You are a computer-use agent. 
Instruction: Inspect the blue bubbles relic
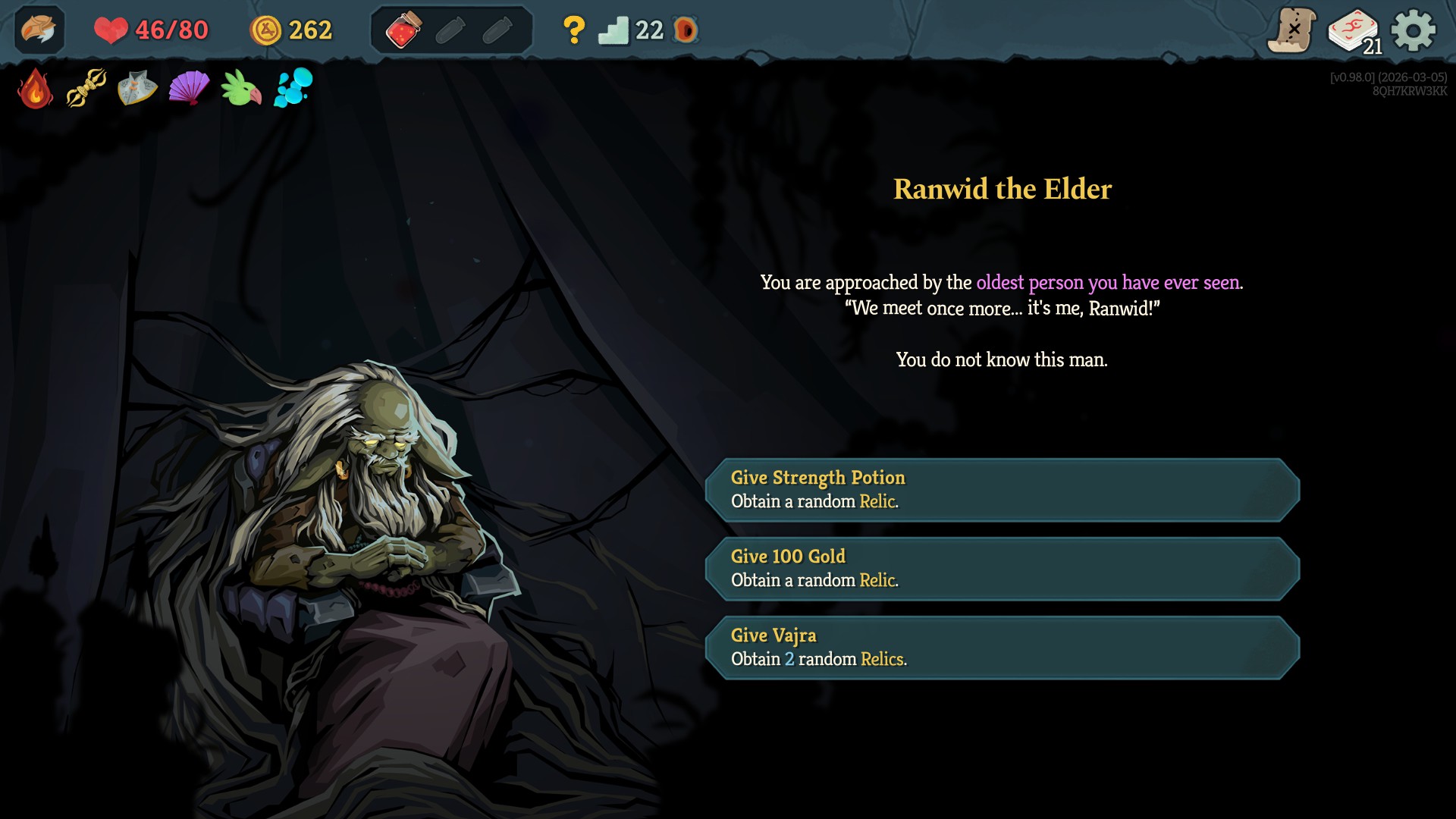pyautogui.click(x=294, y=89)
